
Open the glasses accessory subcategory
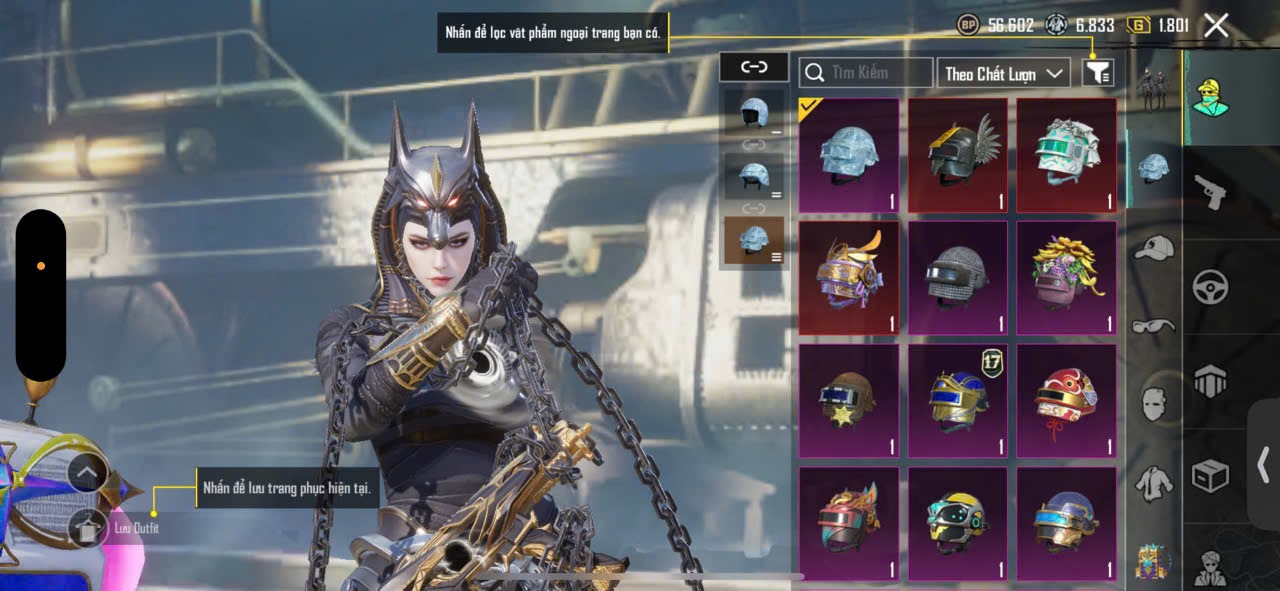(x=1154, y=326)
